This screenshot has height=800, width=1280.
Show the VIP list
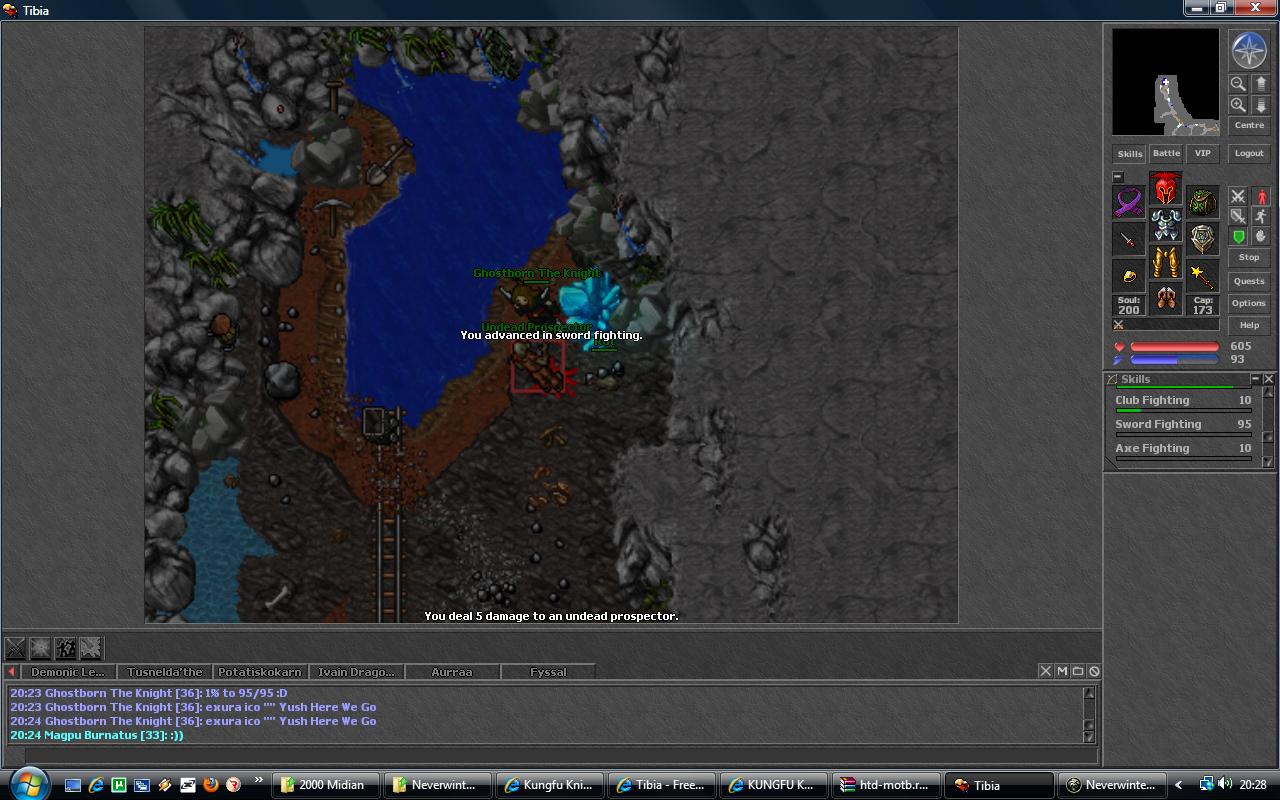pos(1202,154)
